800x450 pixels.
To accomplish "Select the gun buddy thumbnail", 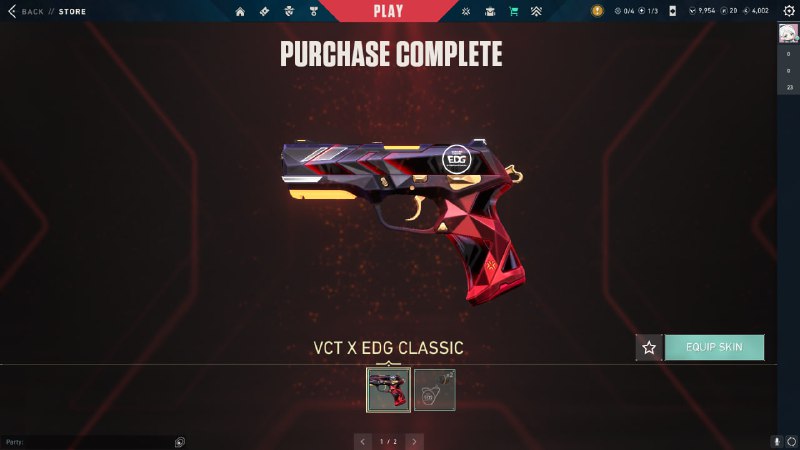I will [x=434, y=389].
